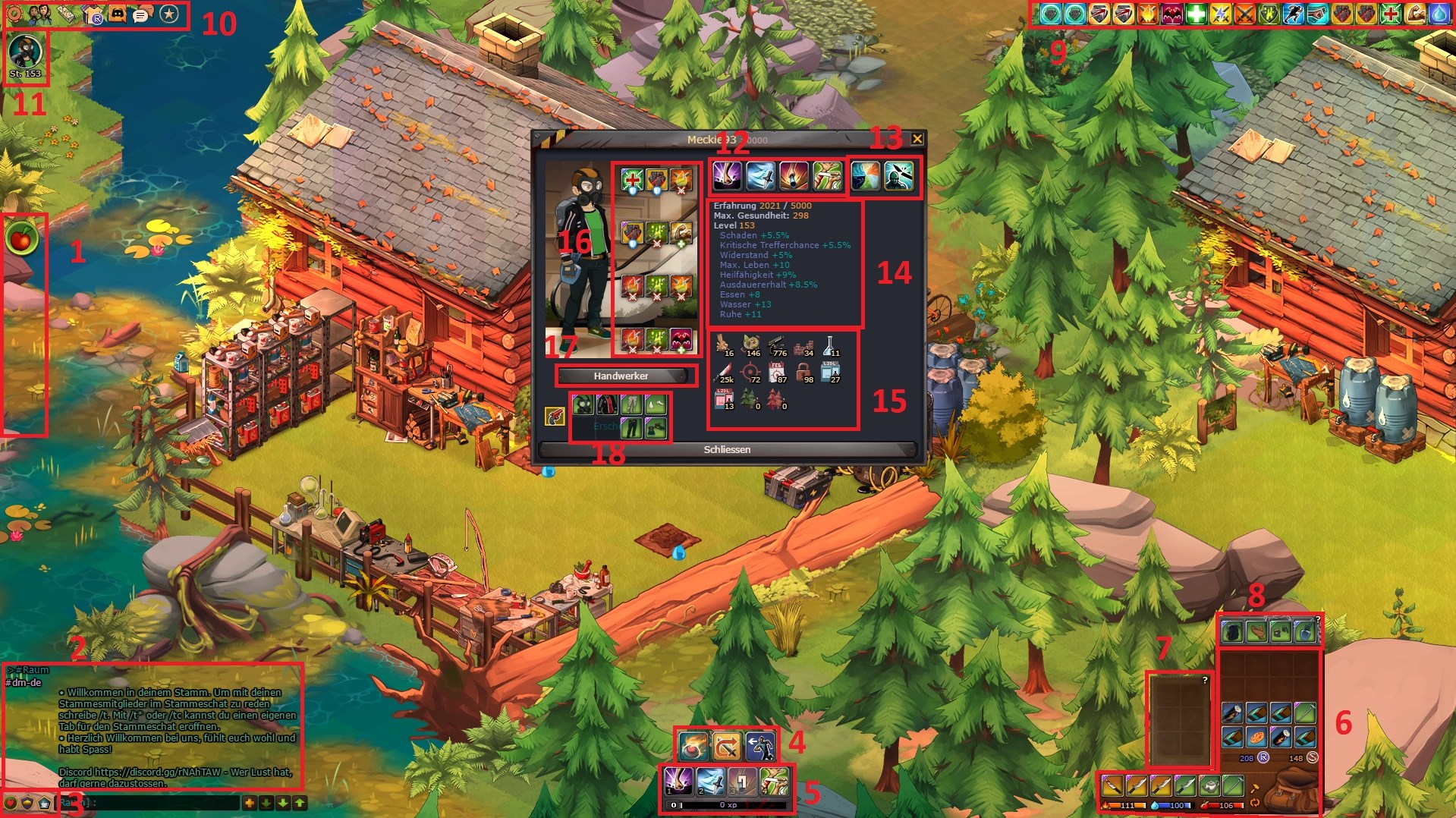Select the Handwerker profession button
Image resolution: width=1456 pixels, height=818 pixels.
621,376
